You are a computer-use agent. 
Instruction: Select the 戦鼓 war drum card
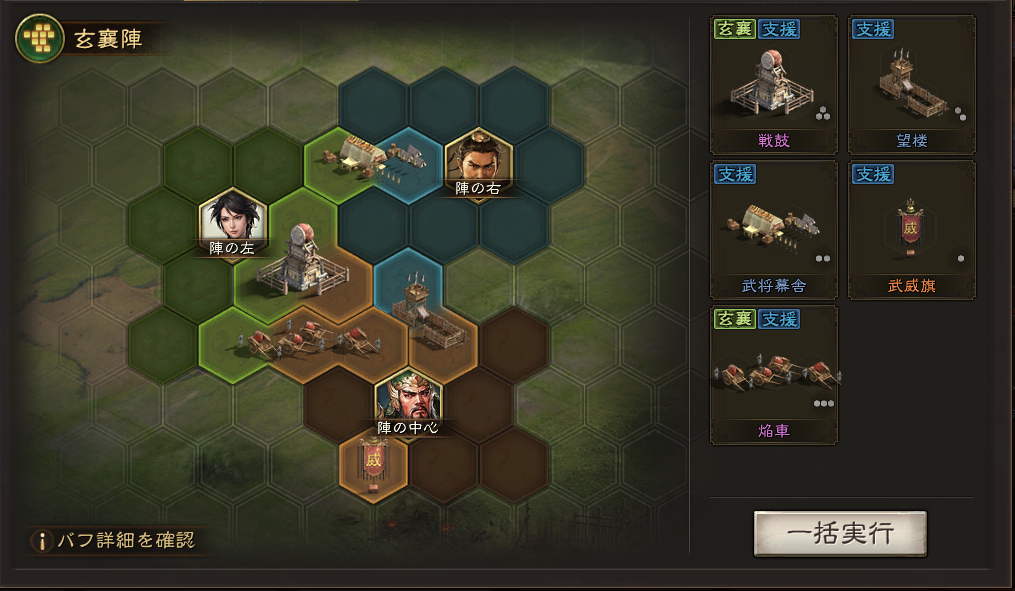pyautogui.click(x=774, y=85)
